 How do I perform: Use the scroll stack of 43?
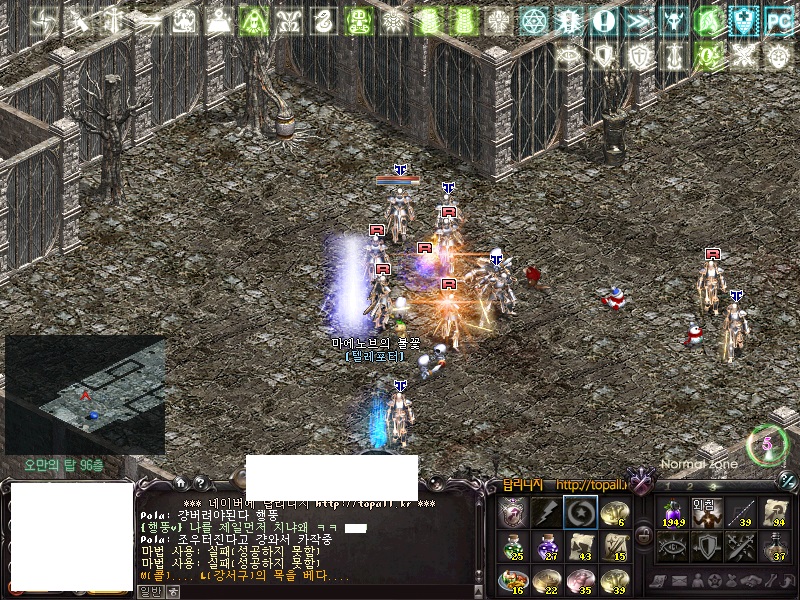580,546
